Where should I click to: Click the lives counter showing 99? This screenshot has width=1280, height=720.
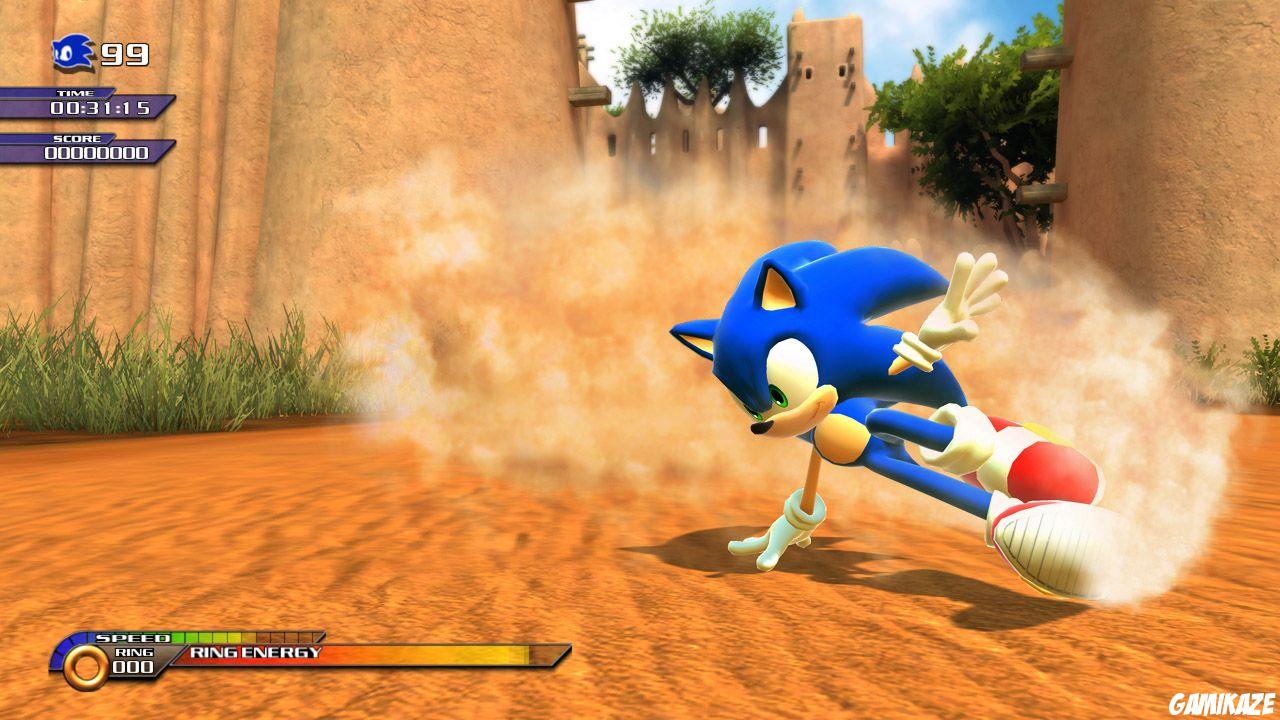click(124, 54)
